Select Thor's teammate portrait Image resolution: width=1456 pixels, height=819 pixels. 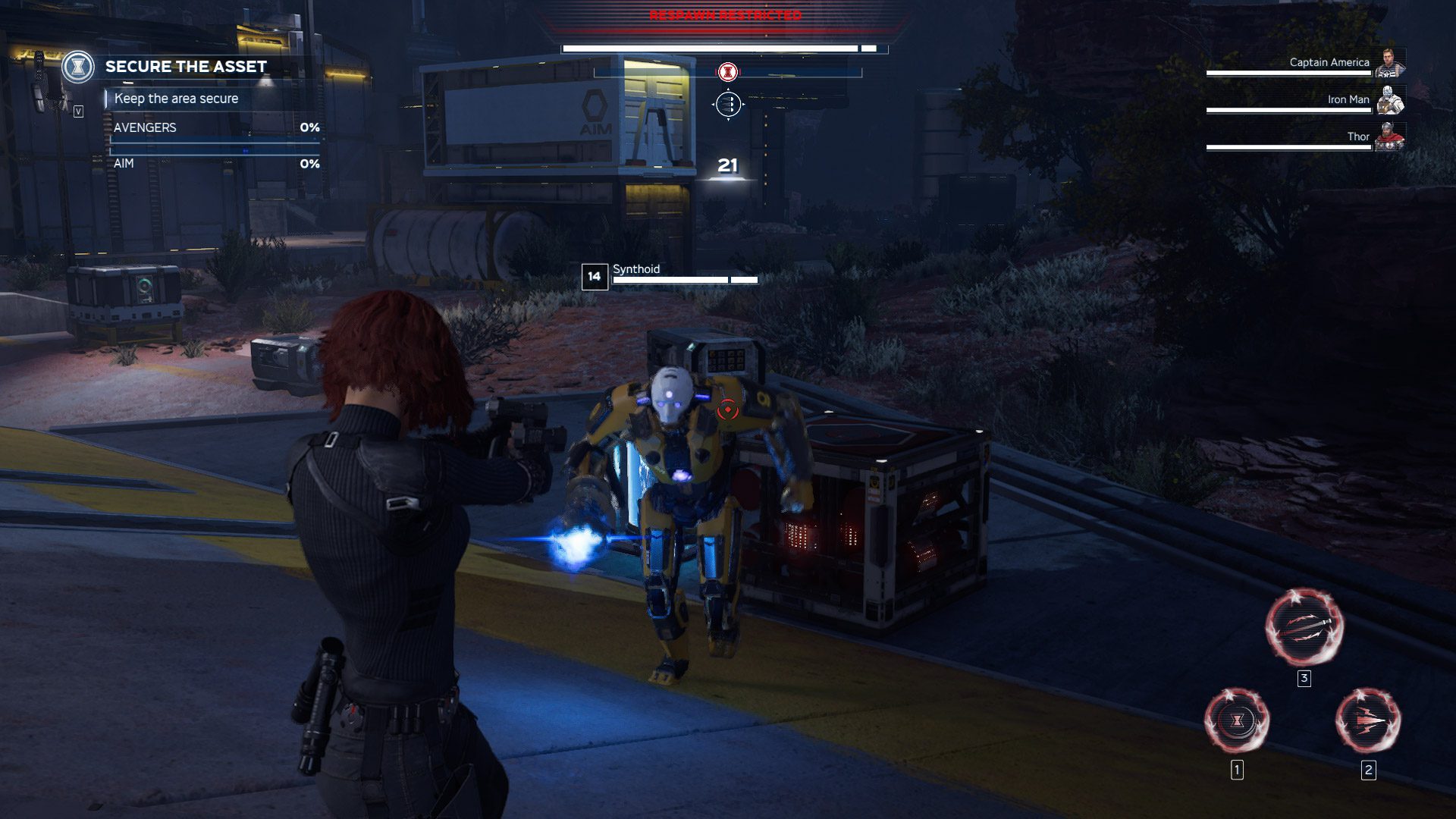[x=1389, y=137]
